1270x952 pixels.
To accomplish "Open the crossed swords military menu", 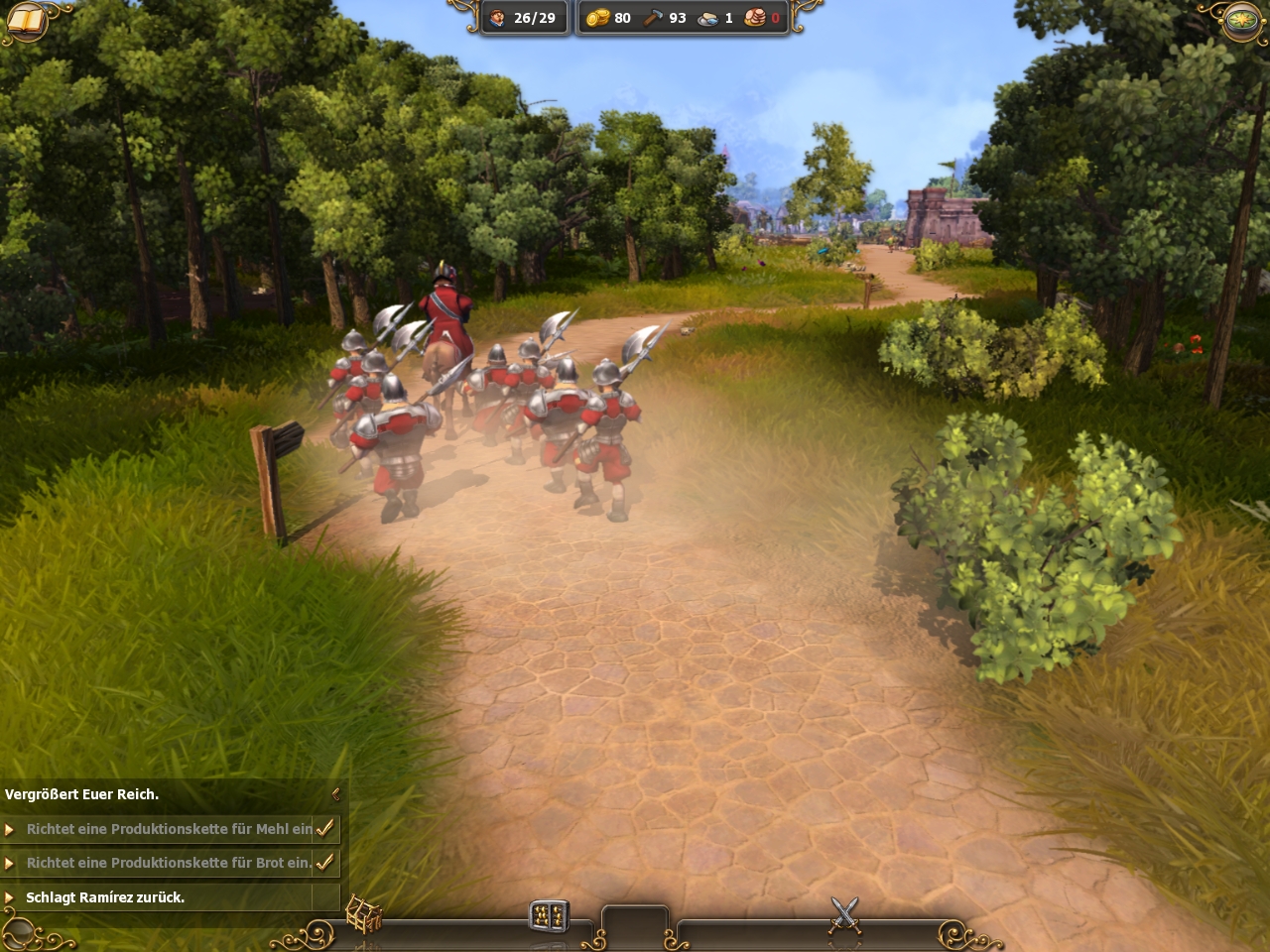I will point(844,914).
